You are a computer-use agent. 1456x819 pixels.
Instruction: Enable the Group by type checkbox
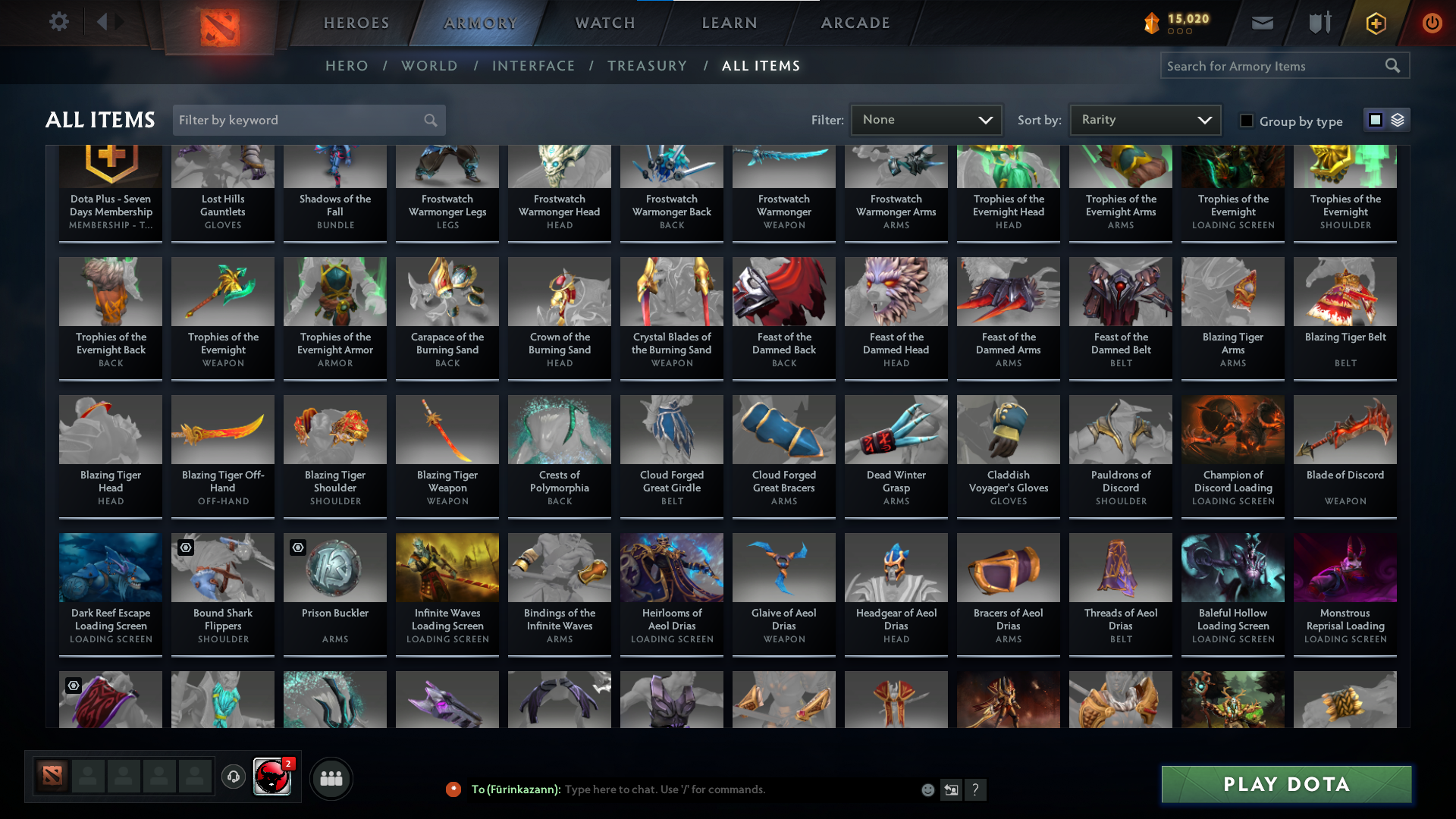coord(1247,121)
